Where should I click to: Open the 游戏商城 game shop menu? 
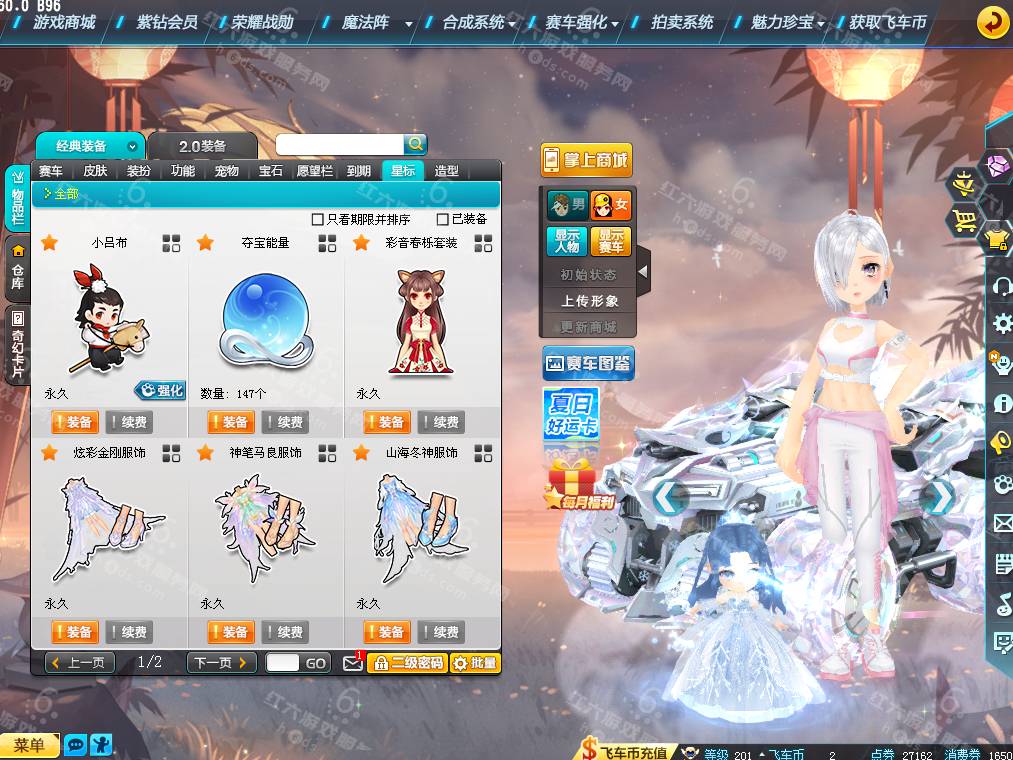coord(64,22)
